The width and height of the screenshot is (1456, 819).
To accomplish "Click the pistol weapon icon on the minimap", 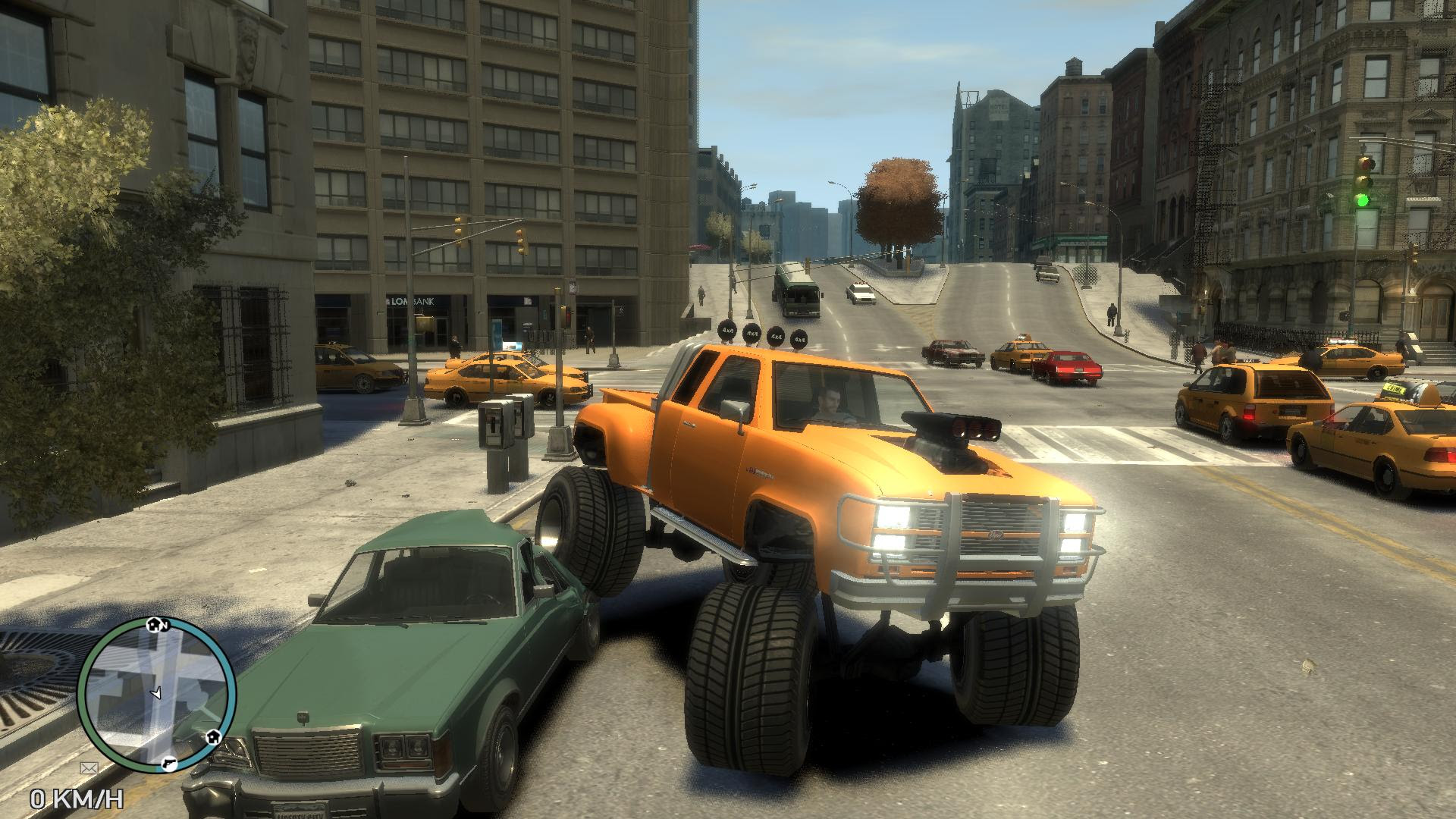I will [169, 764].
